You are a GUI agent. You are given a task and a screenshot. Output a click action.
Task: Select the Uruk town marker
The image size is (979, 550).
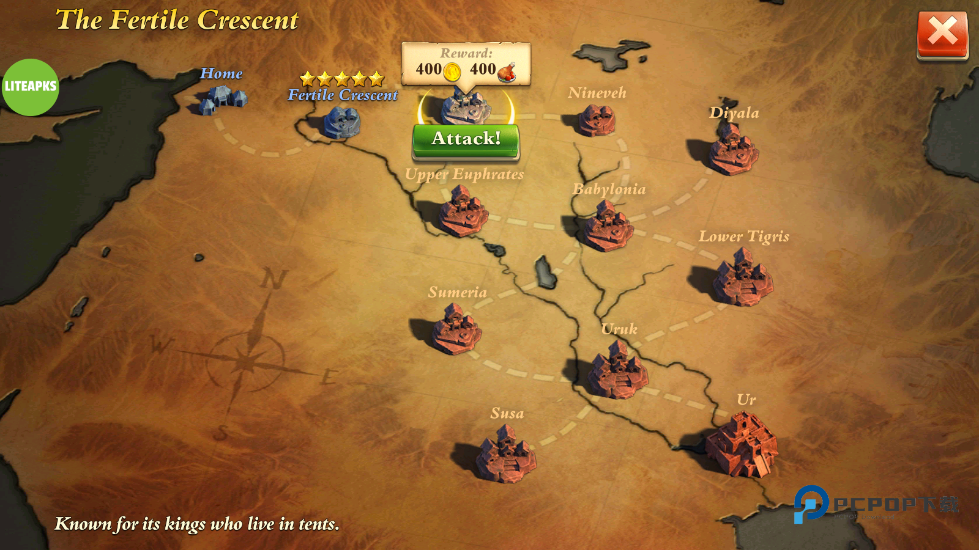(x=617, y=369)
